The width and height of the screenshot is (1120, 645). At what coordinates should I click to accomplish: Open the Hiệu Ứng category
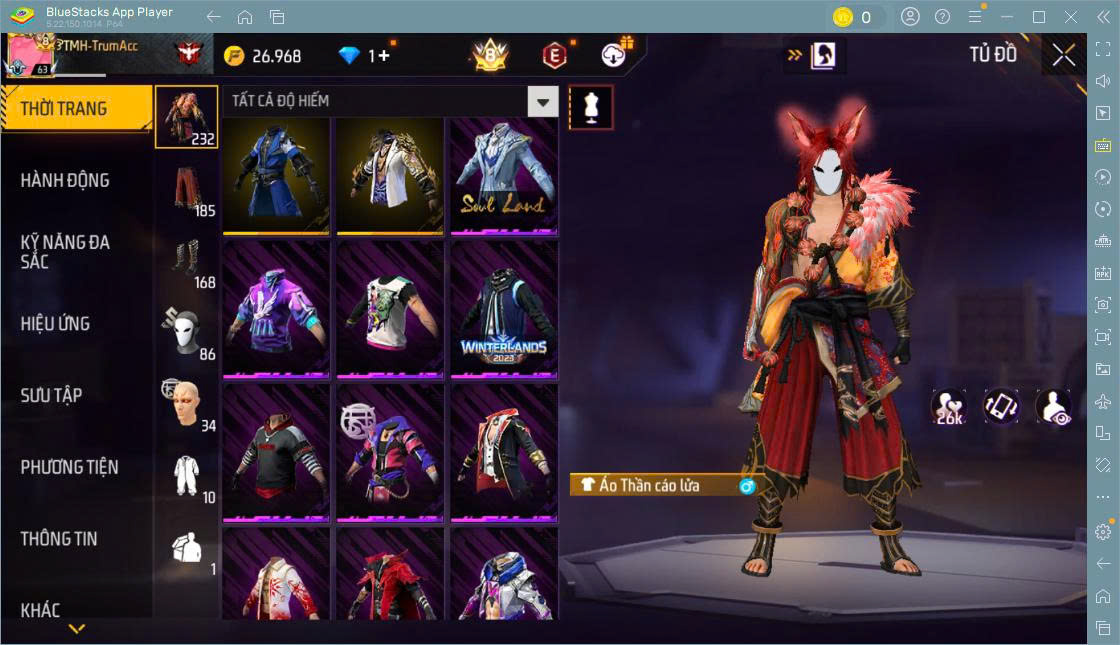(55, 324)
